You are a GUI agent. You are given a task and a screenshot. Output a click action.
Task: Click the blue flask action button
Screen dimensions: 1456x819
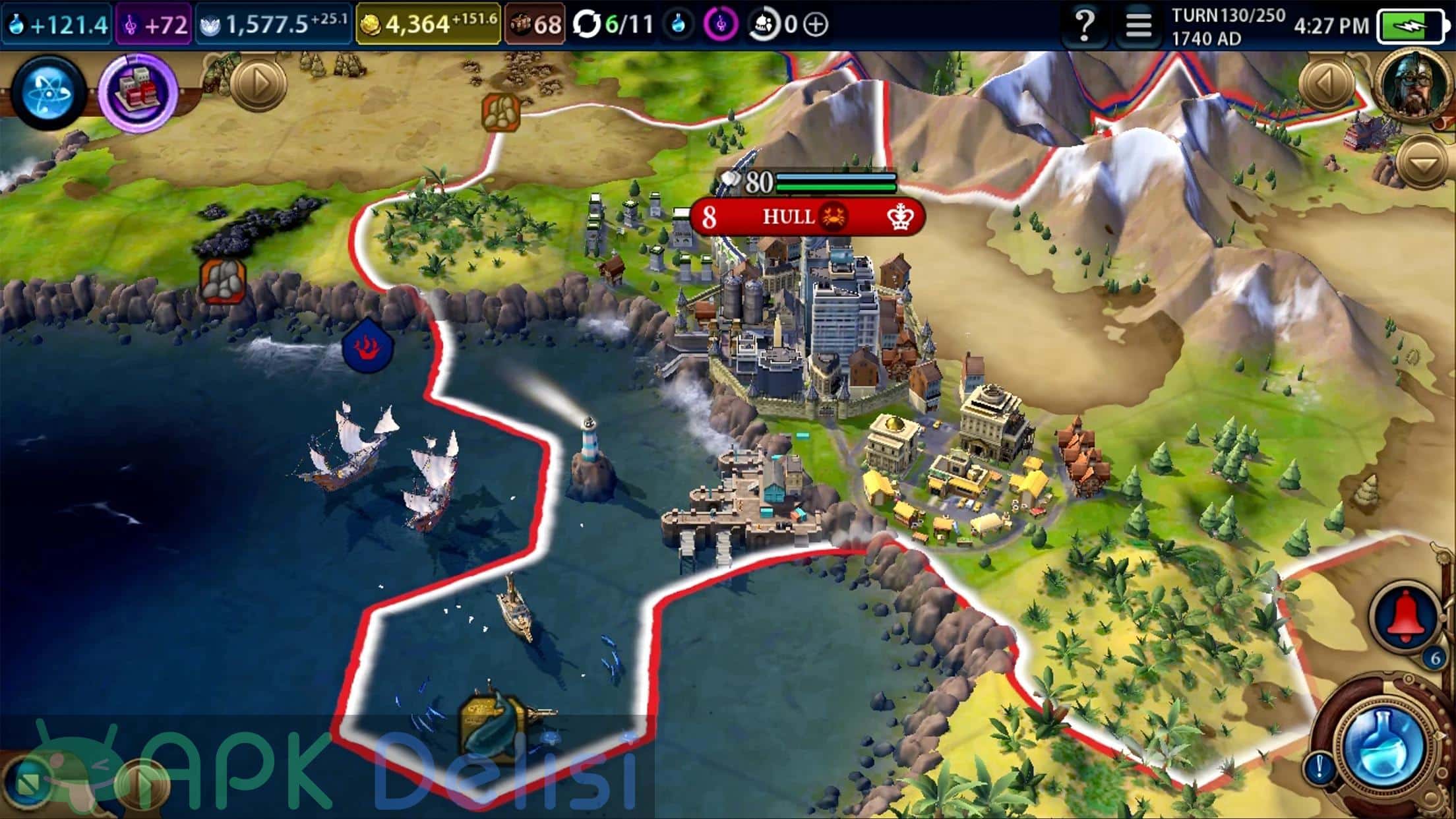[x=1383, y=745]
